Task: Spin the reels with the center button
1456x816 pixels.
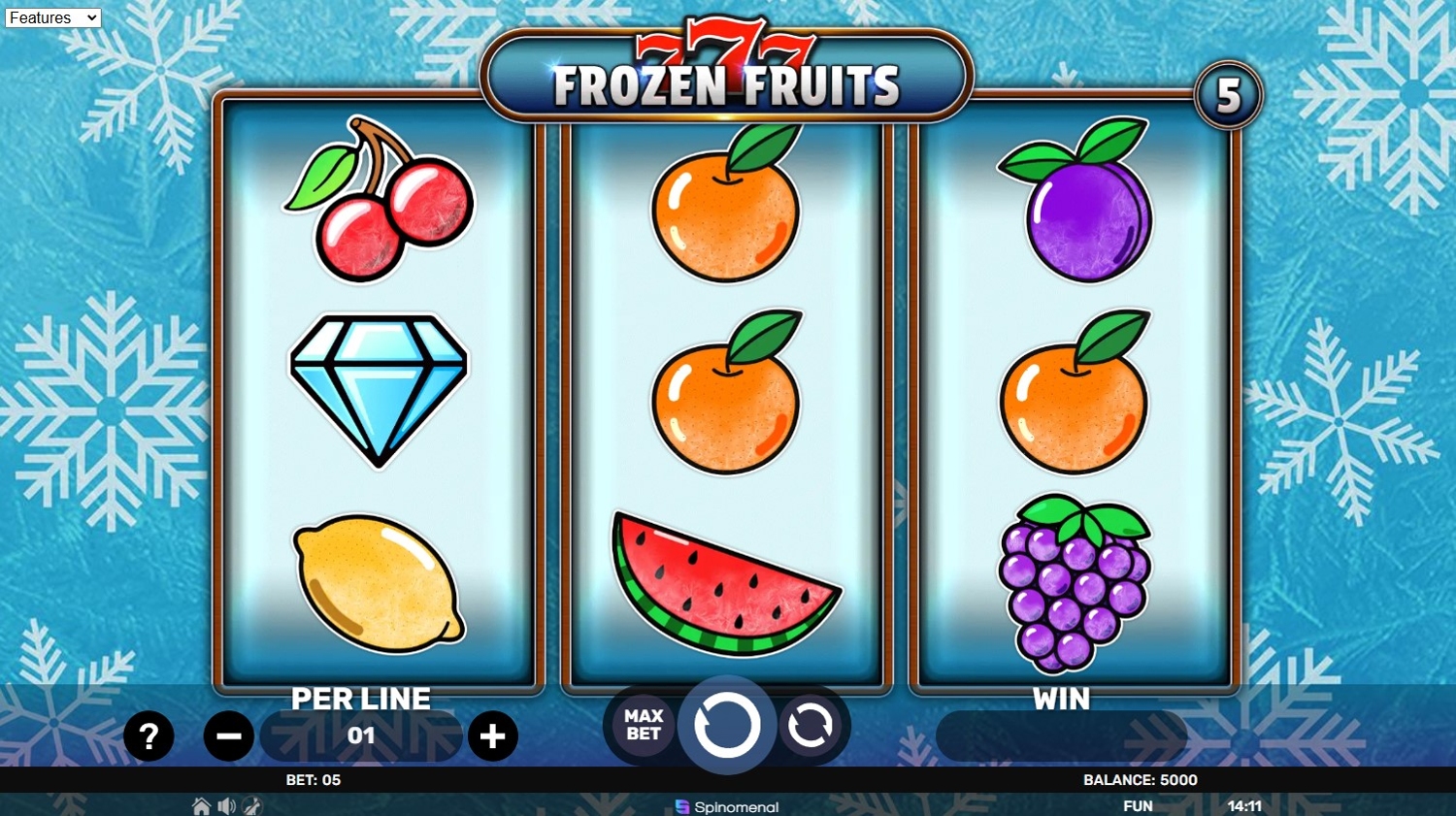Action: 726,725
